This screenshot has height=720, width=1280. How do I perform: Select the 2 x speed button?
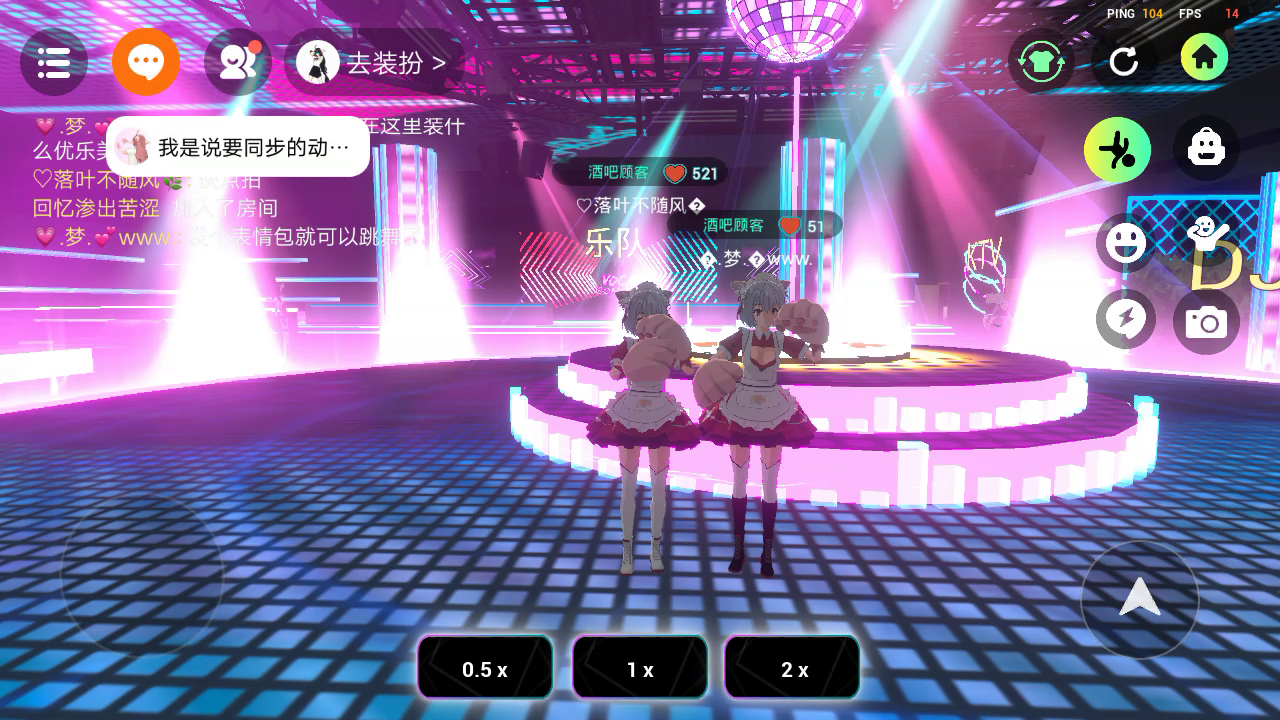pyautogui.click(x=793, y=668)
